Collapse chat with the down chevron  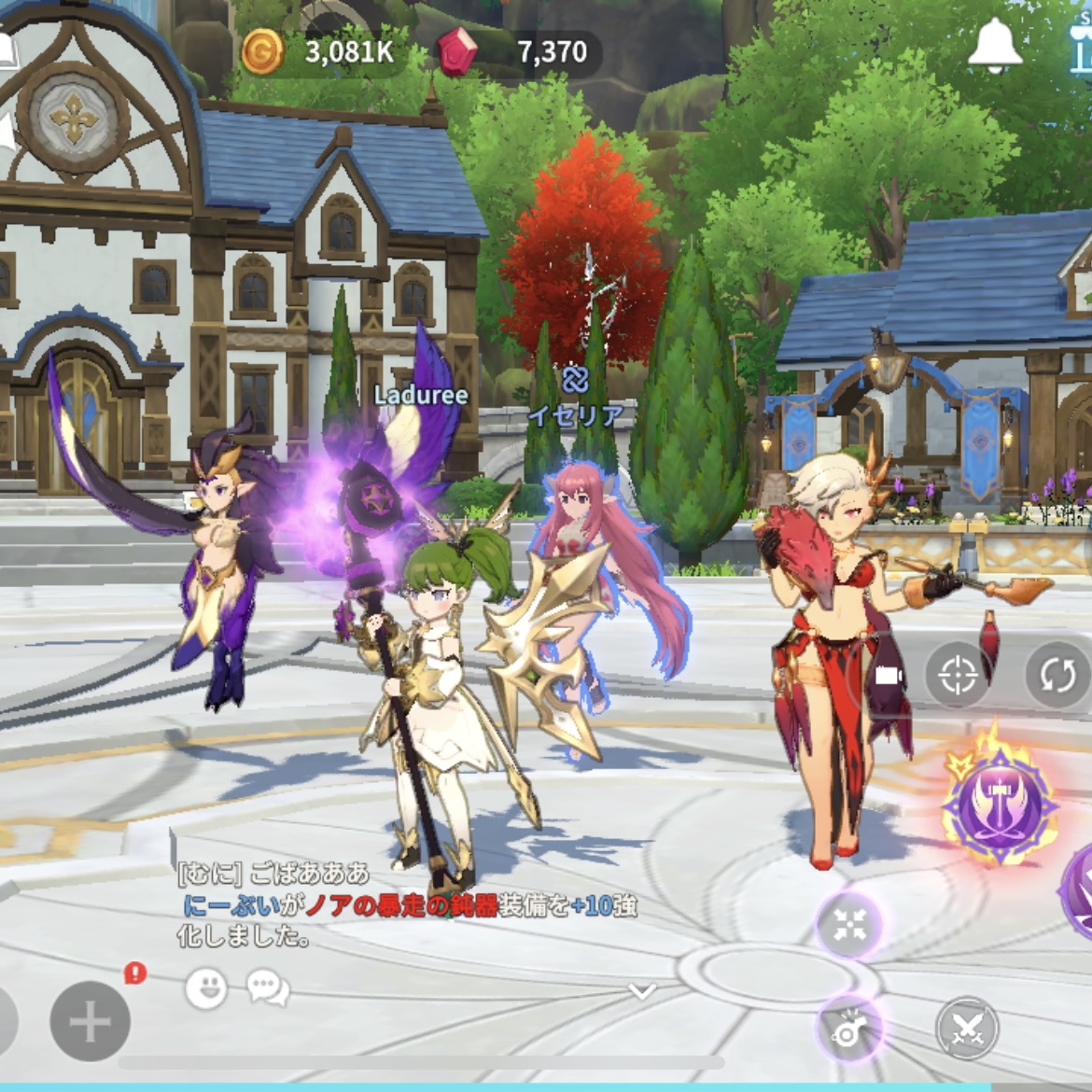[642, 990]
